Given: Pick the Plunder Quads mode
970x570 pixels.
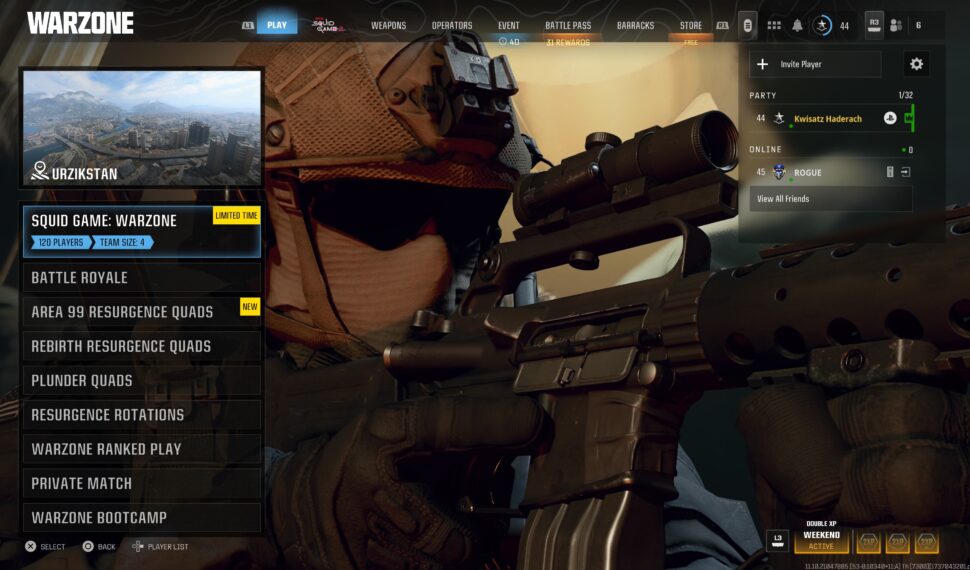Looking at the screenshot, I should (x=141, y=380).
